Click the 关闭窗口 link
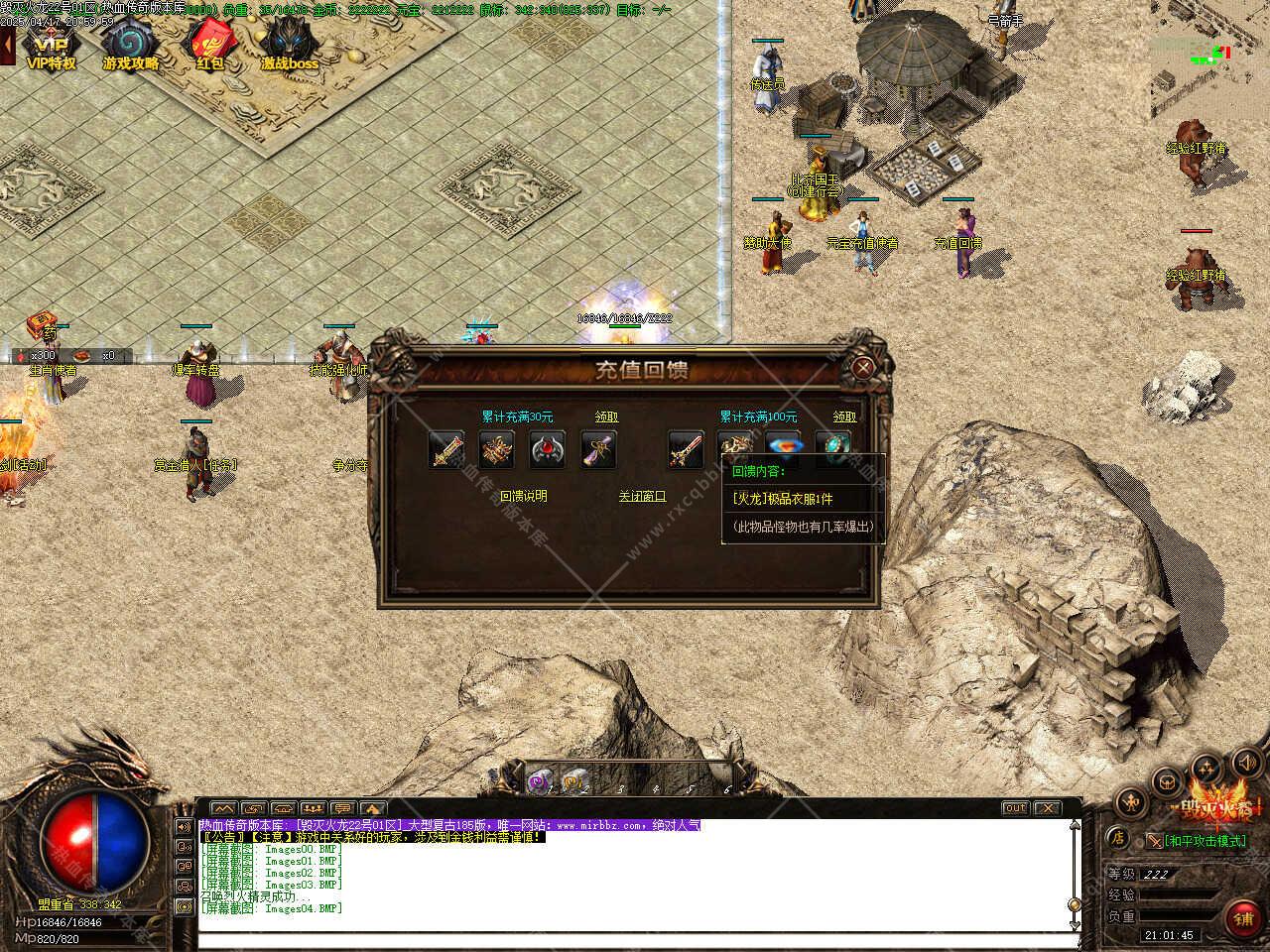This screenshot has height=952, width=1270. point(642,496)
